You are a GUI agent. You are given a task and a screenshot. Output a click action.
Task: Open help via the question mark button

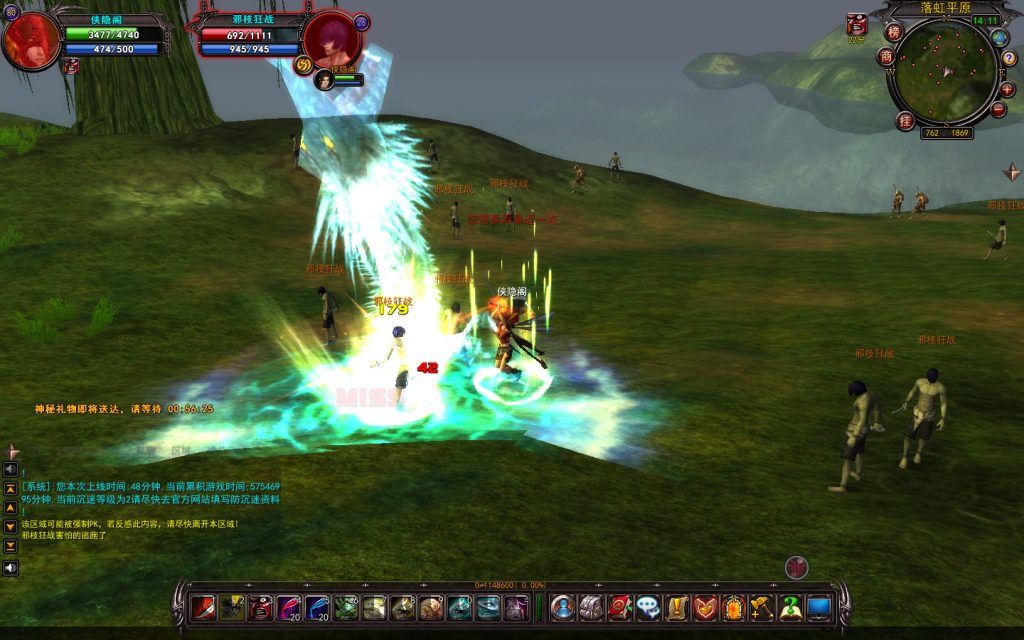(1009, 58)
